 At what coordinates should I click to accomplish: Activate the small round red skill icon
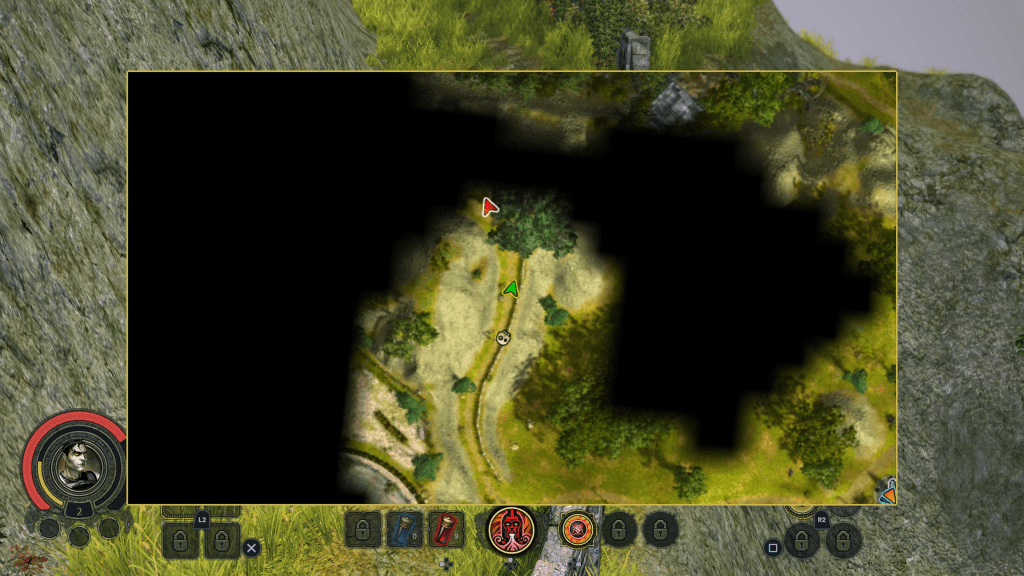coord(575,529)
